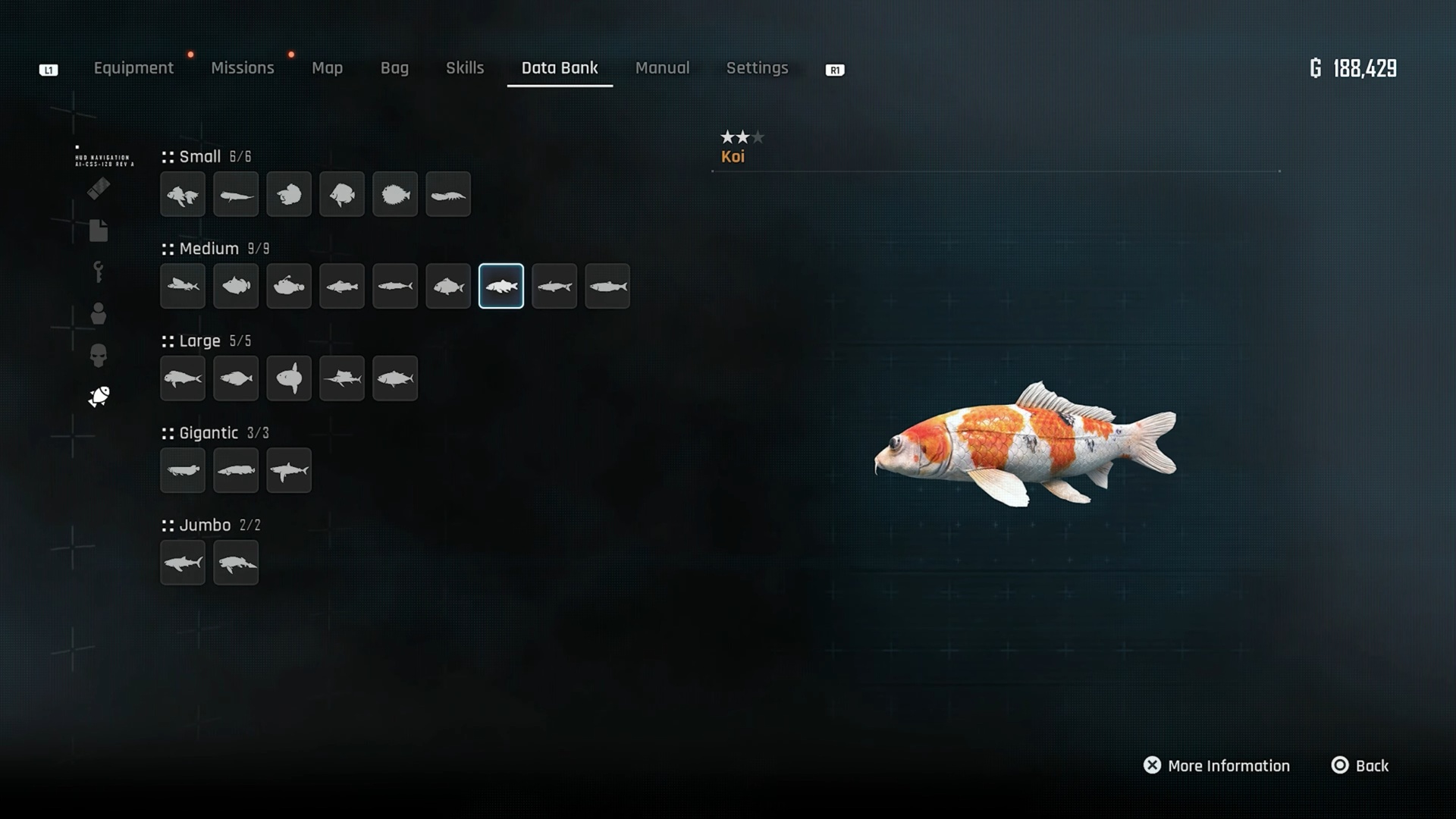Viewport: 1456px width, 819px height.
Task: Select the memory stick data category
Action: pyautogui.click(x=99, y=188)
